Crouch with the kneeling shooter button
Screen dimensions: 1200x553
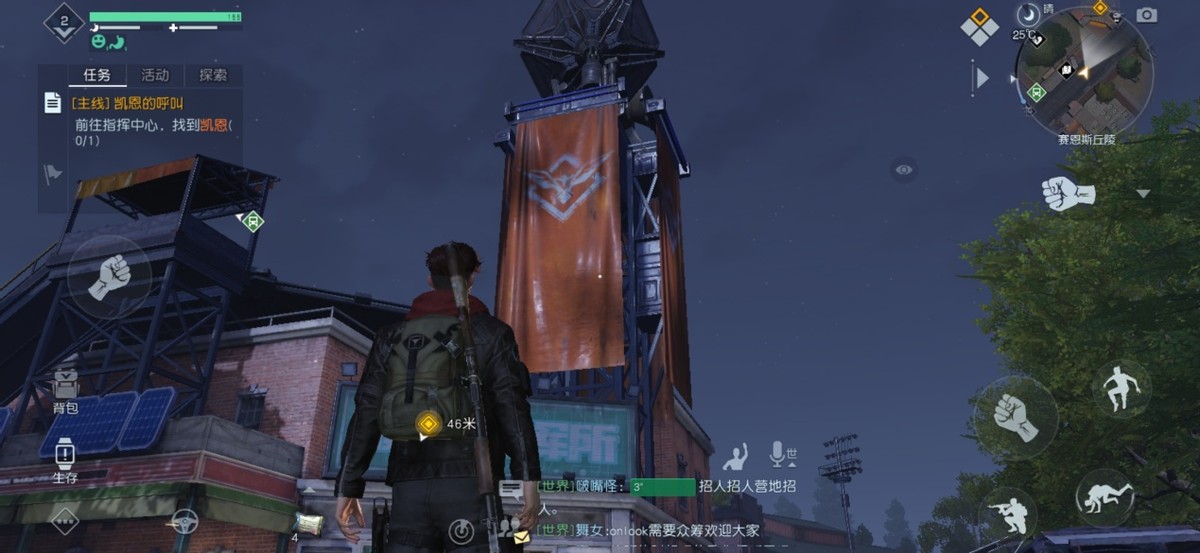pyautogui.click(x=1007, y=513)
